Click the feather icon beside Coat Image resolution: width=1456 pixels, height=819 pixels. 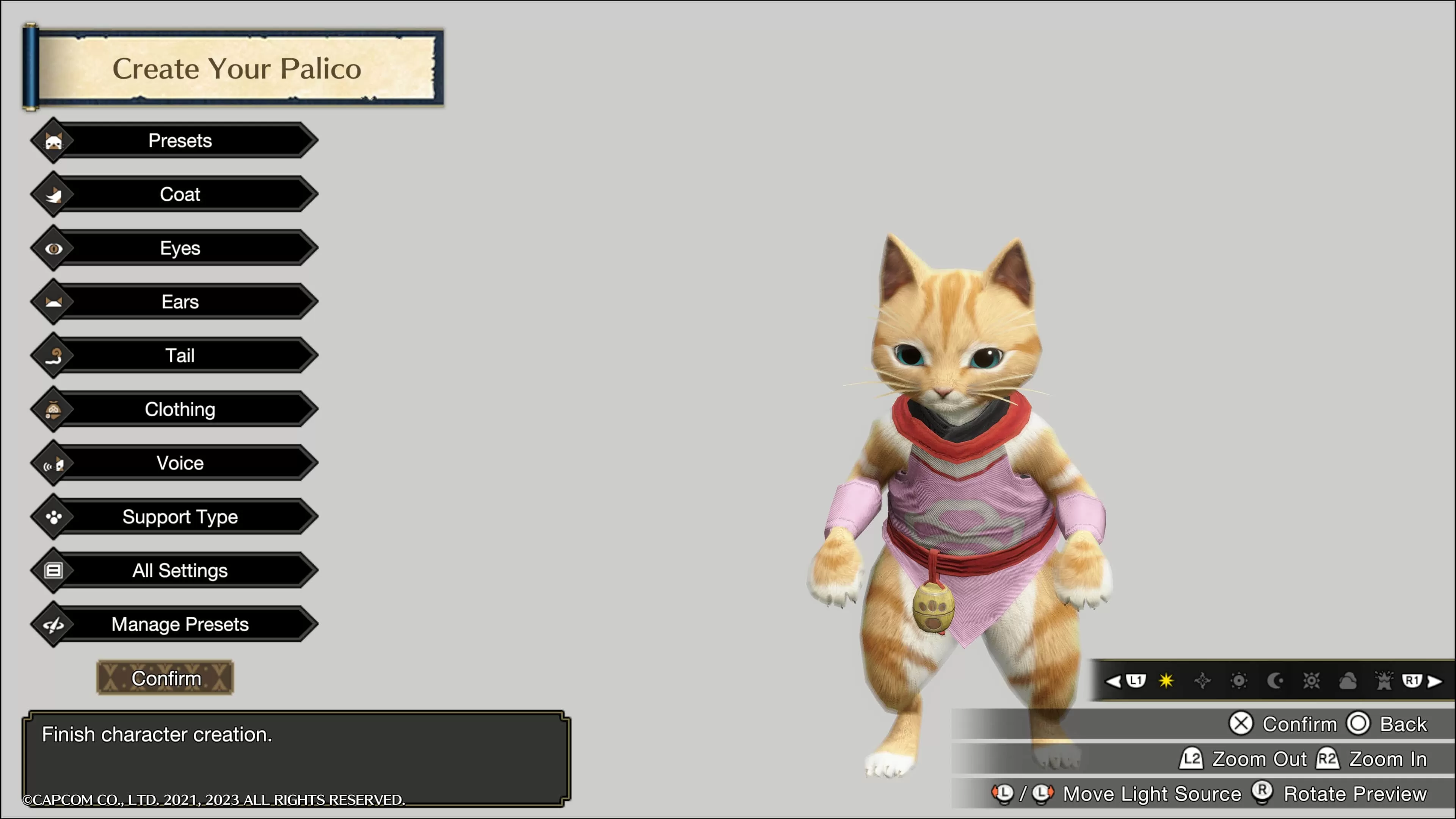[x=54, y=194]
